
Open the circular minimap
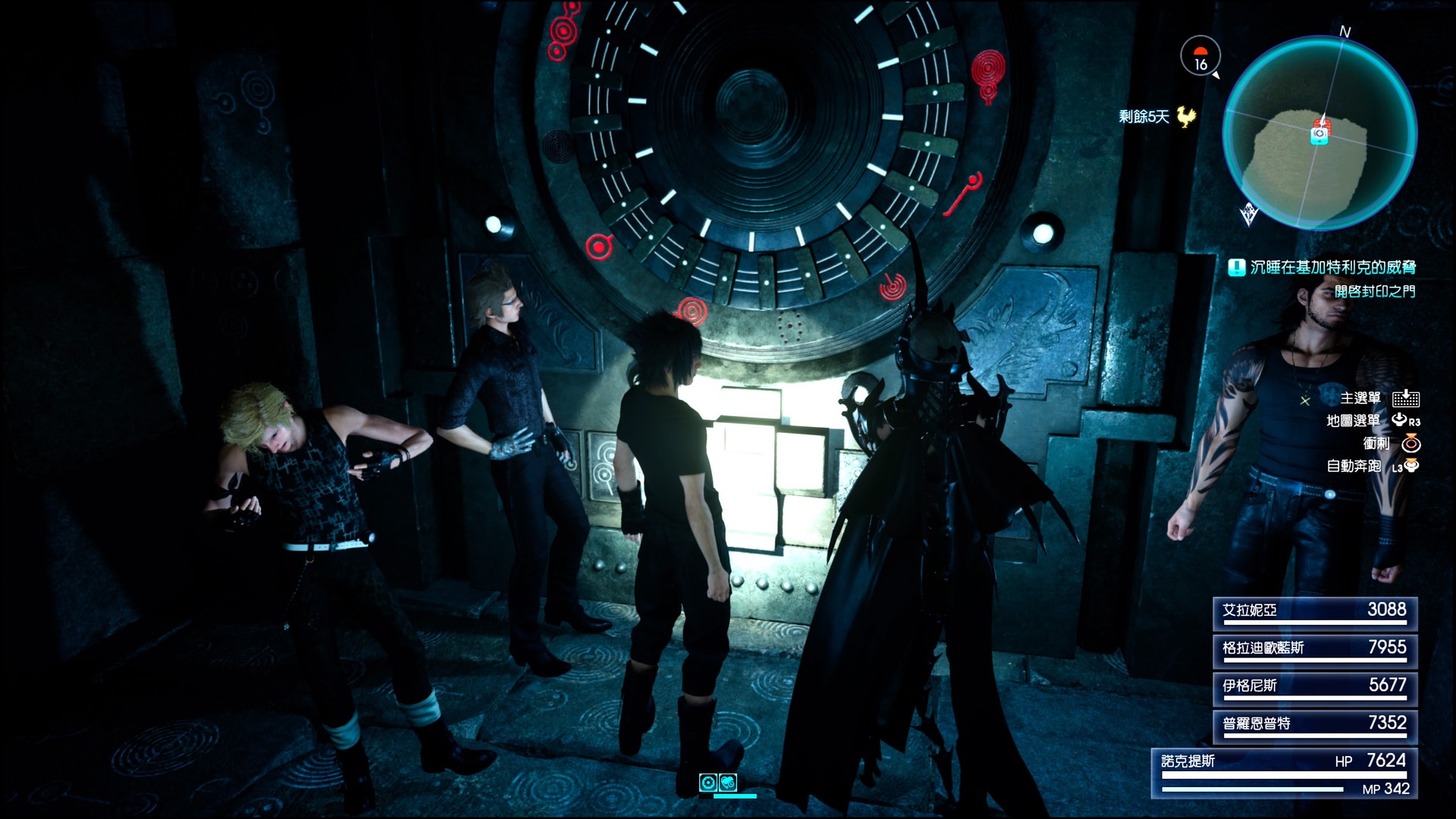point(1319,133)
